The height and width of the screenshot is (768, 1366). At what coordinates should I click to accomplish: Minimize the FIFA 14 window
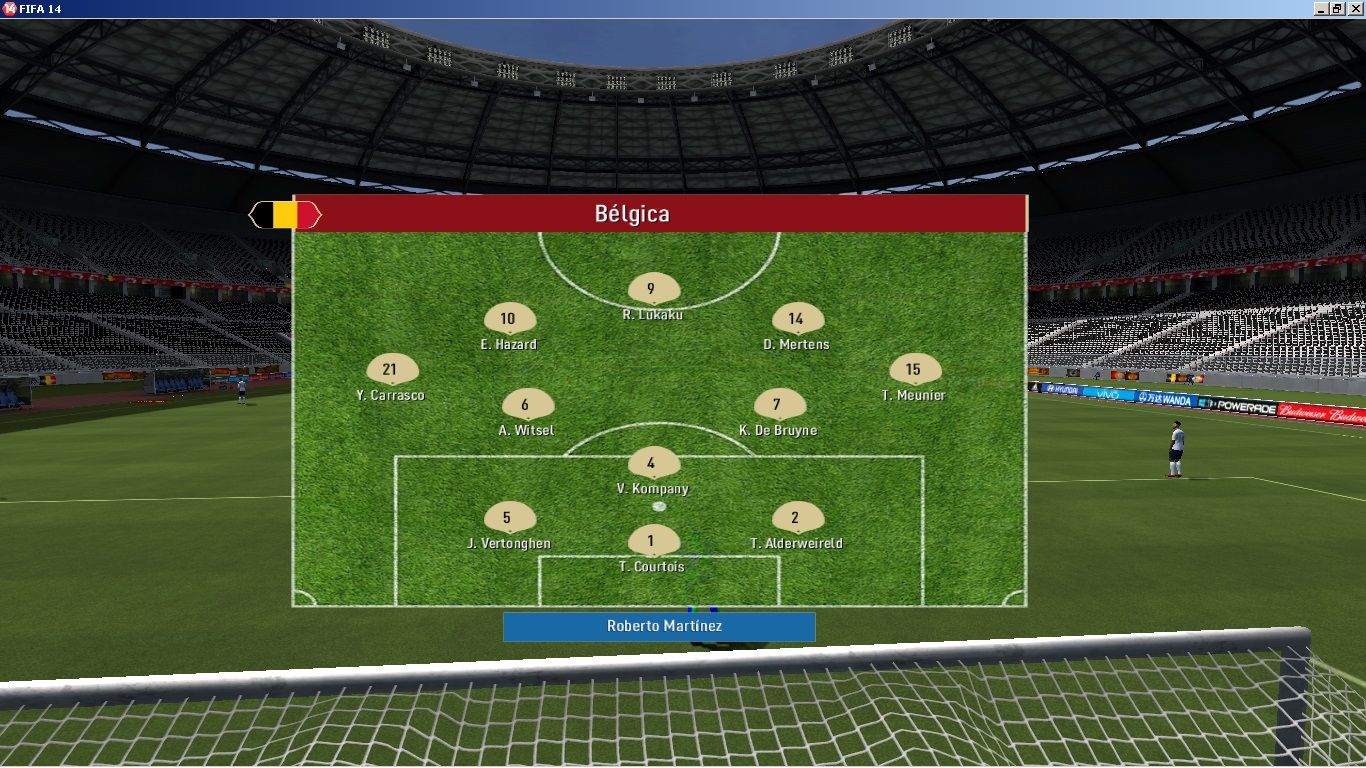point(1321,8)
